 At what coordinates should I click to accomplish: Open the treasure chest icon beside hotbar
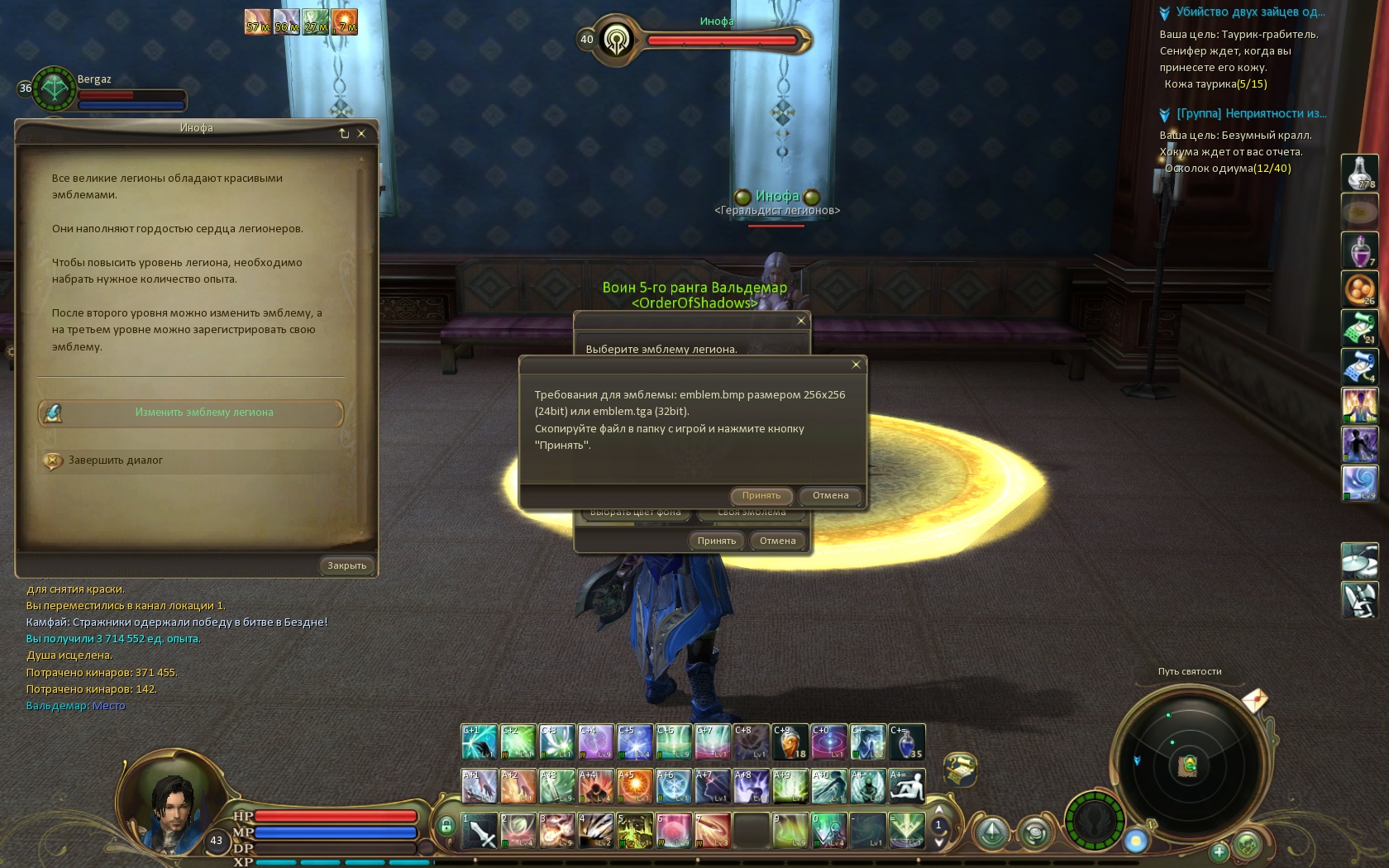click(960, 769)
